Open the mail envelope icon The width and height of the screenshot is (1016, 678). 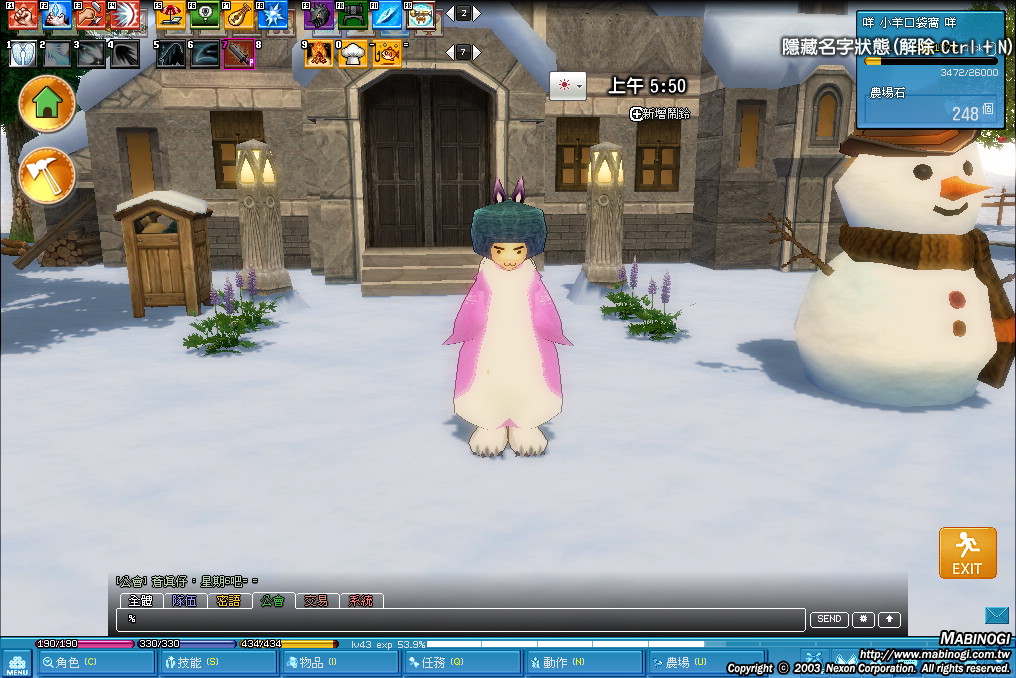click(997, 615)
